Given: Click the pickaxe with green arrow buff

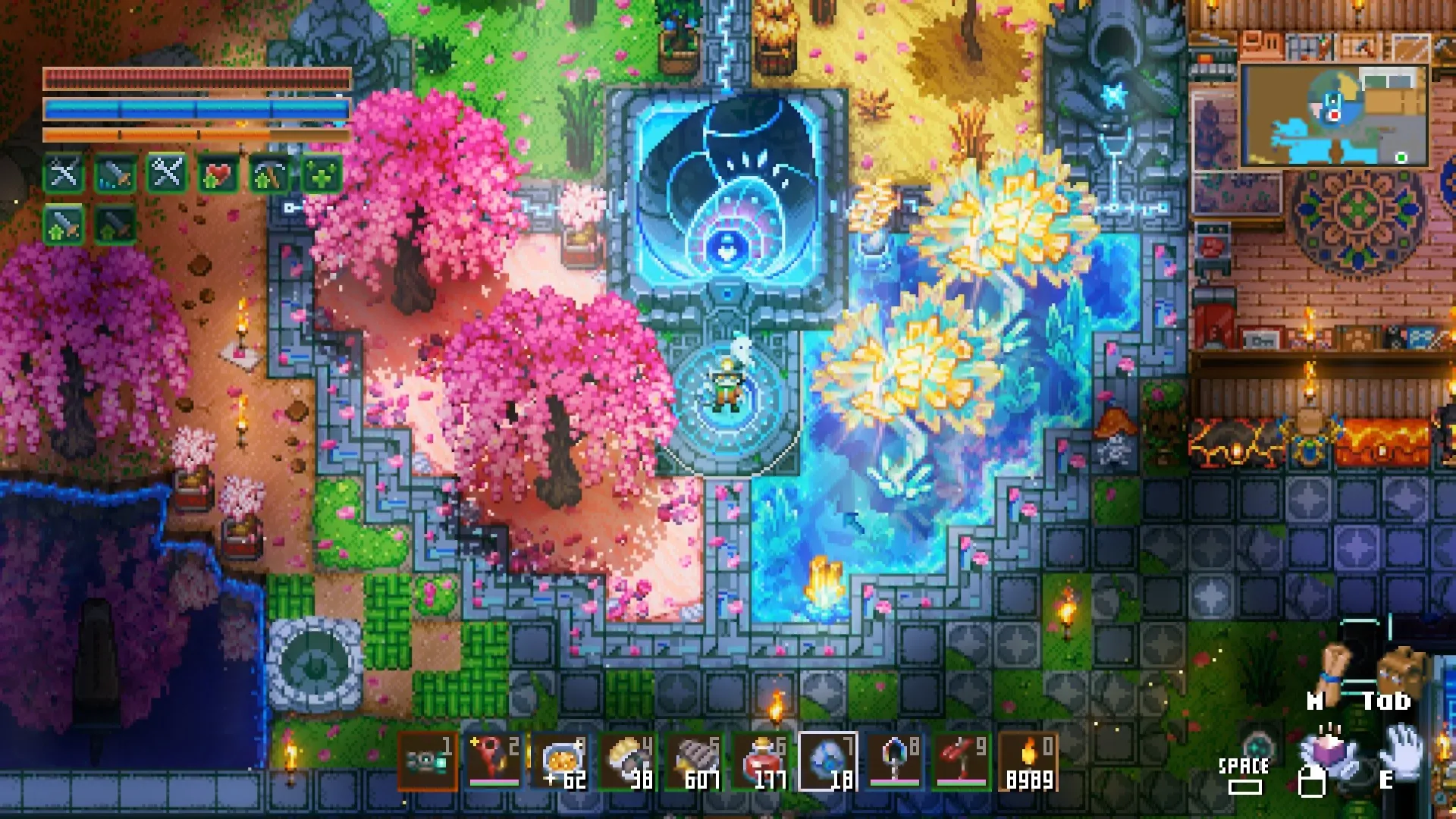Looking at the screenshot, I should [x=269, y=175].
